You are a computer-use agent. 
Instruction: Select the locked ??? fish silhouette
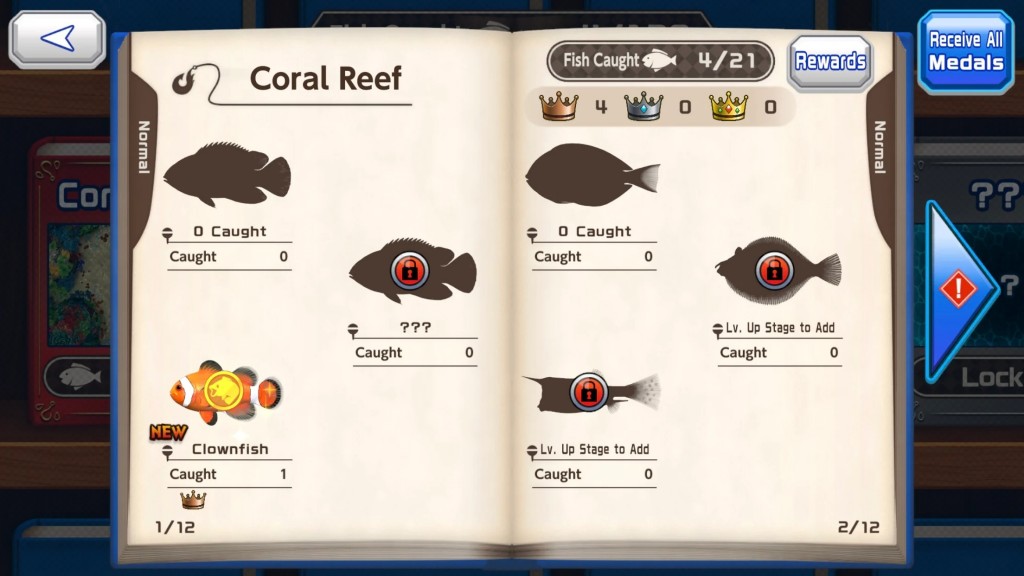click(411, 270)
